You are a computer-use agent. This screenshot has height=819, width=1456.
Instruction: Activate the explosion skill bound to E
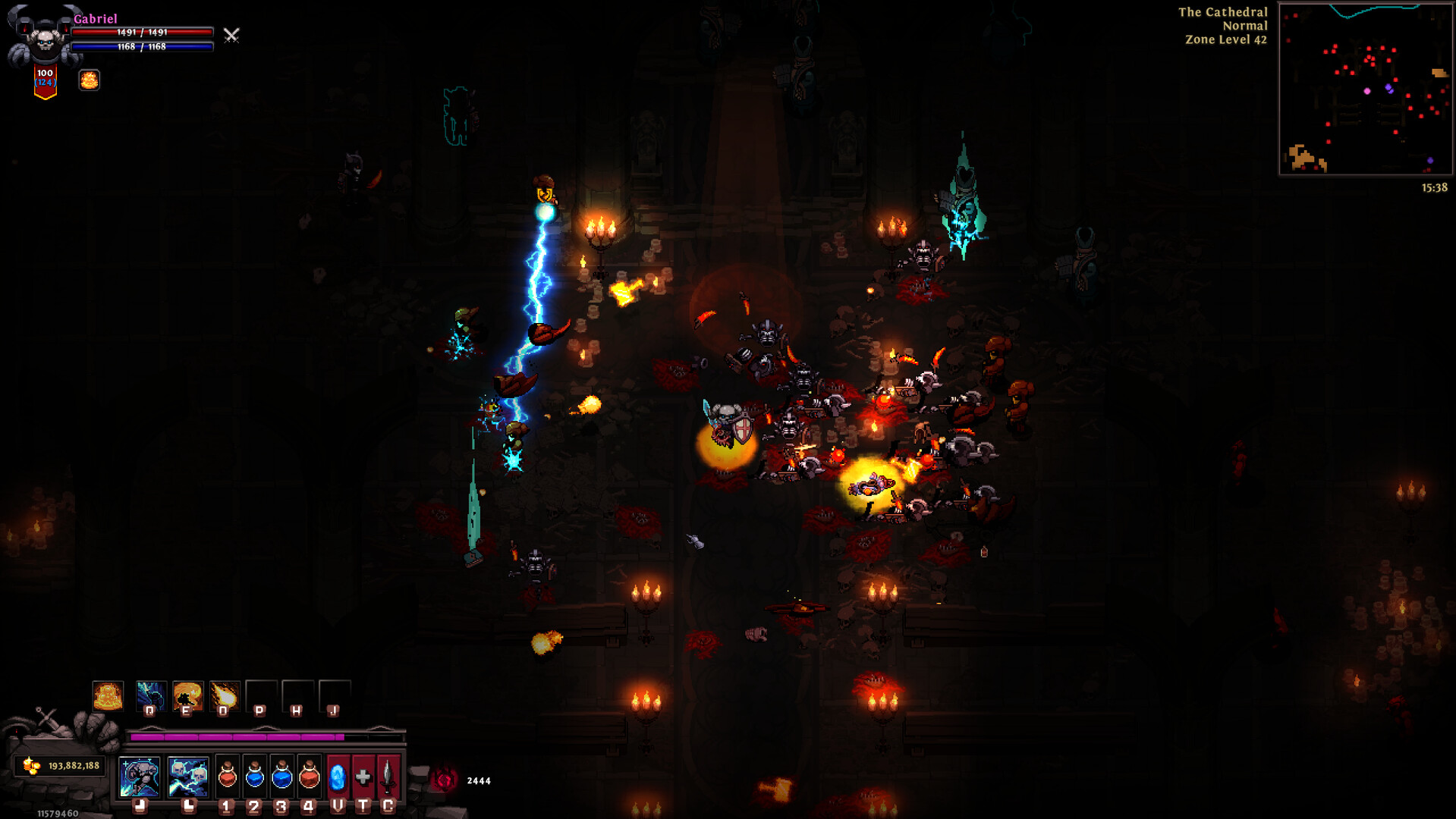(x=187, y=694)
